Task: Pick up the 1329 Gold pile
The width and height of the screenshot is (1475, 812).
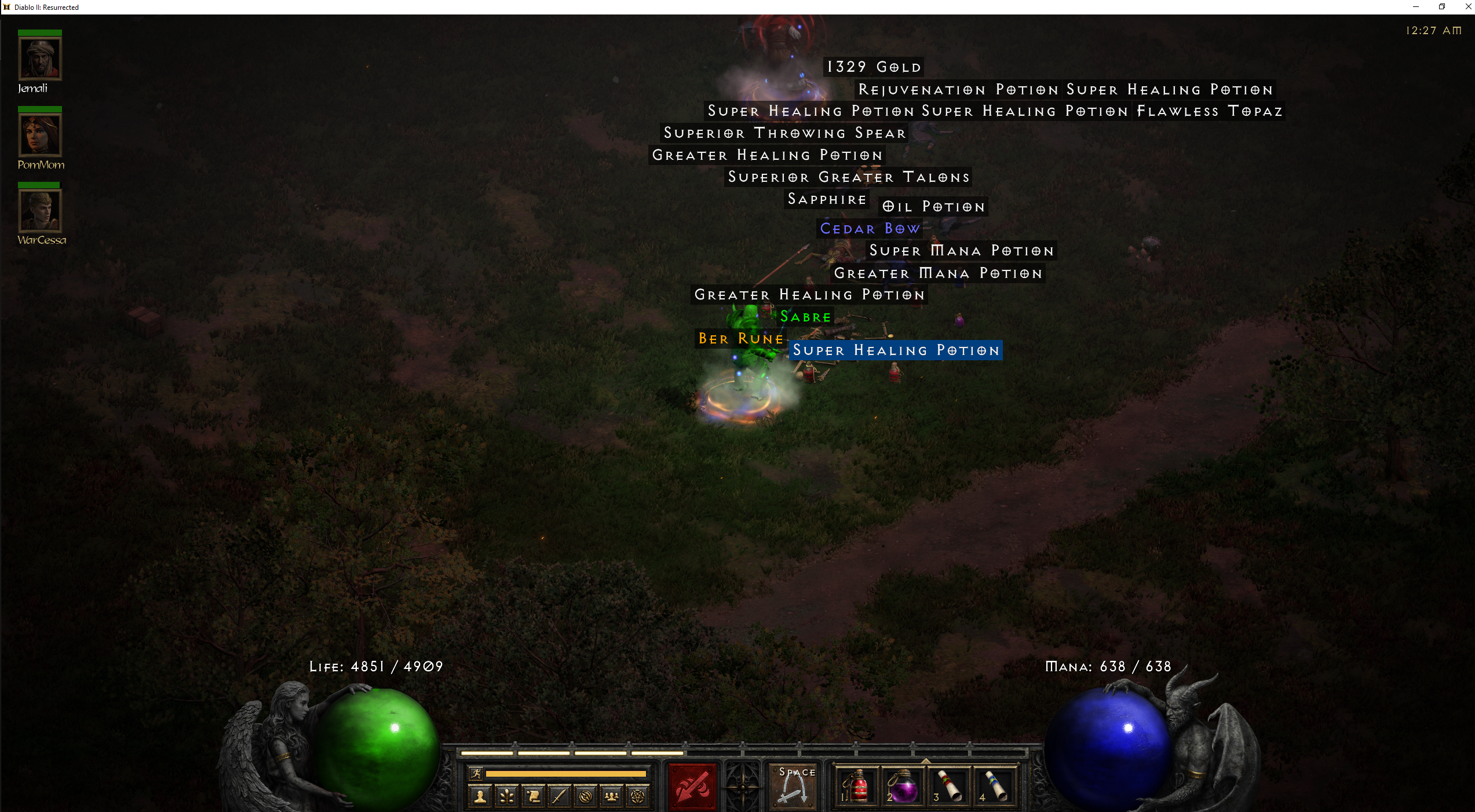Action: tap(872, 66)
